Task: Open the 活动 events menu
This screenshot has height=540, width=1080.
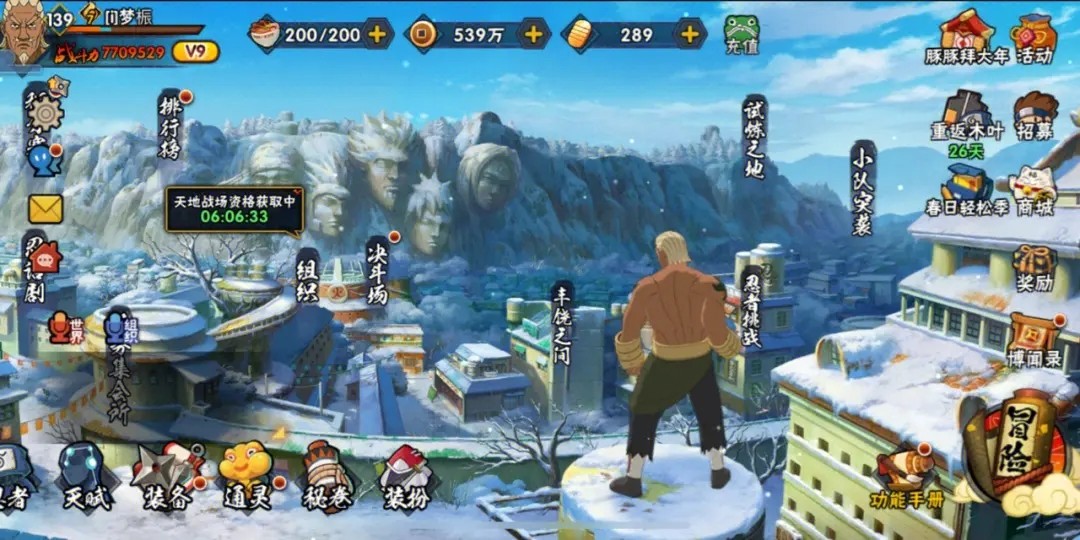Action: coord(1033,37)
